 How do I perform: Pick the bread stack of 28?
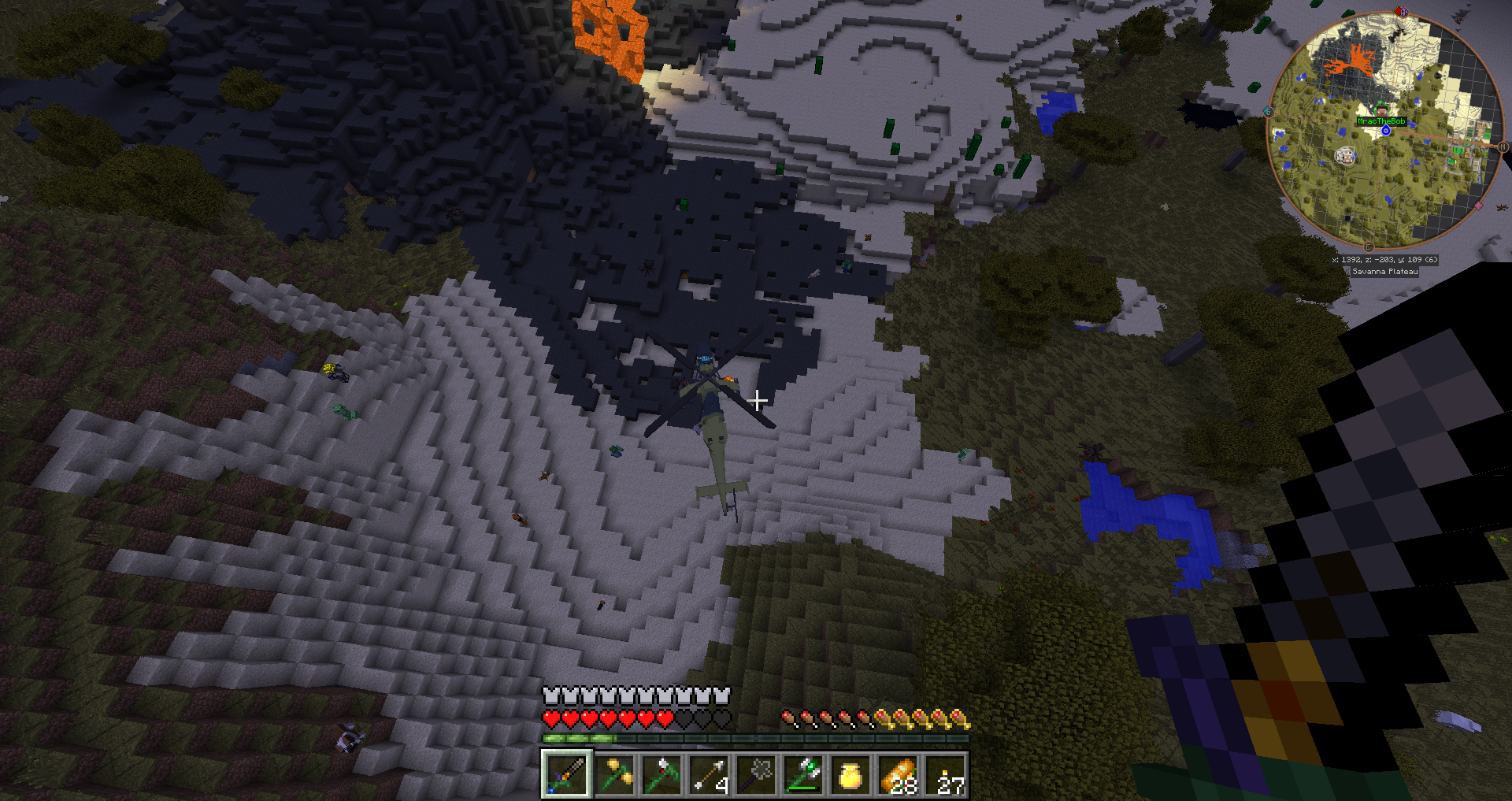point(899,773)
